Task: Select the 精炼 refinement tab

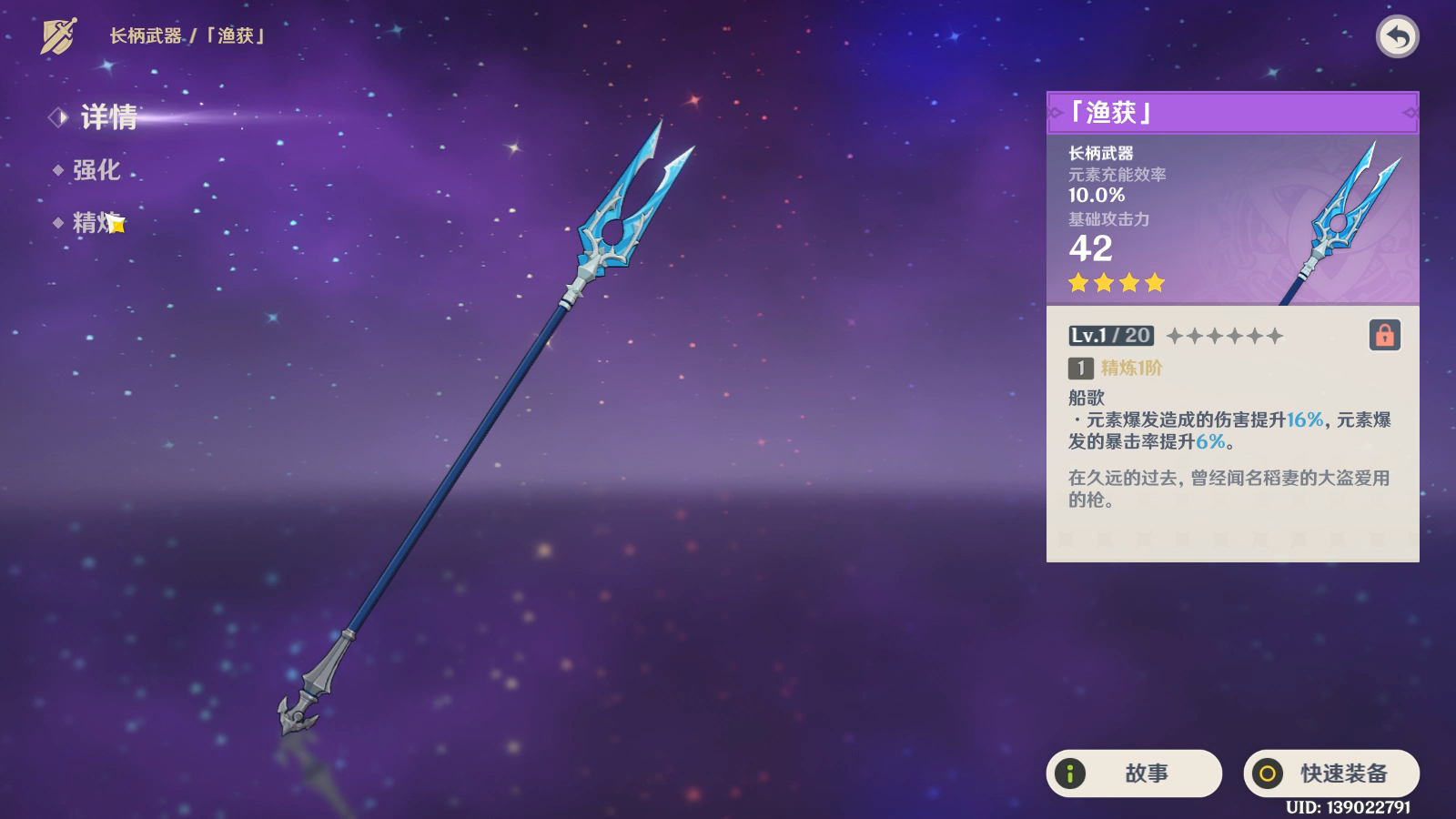Action: 96,222
